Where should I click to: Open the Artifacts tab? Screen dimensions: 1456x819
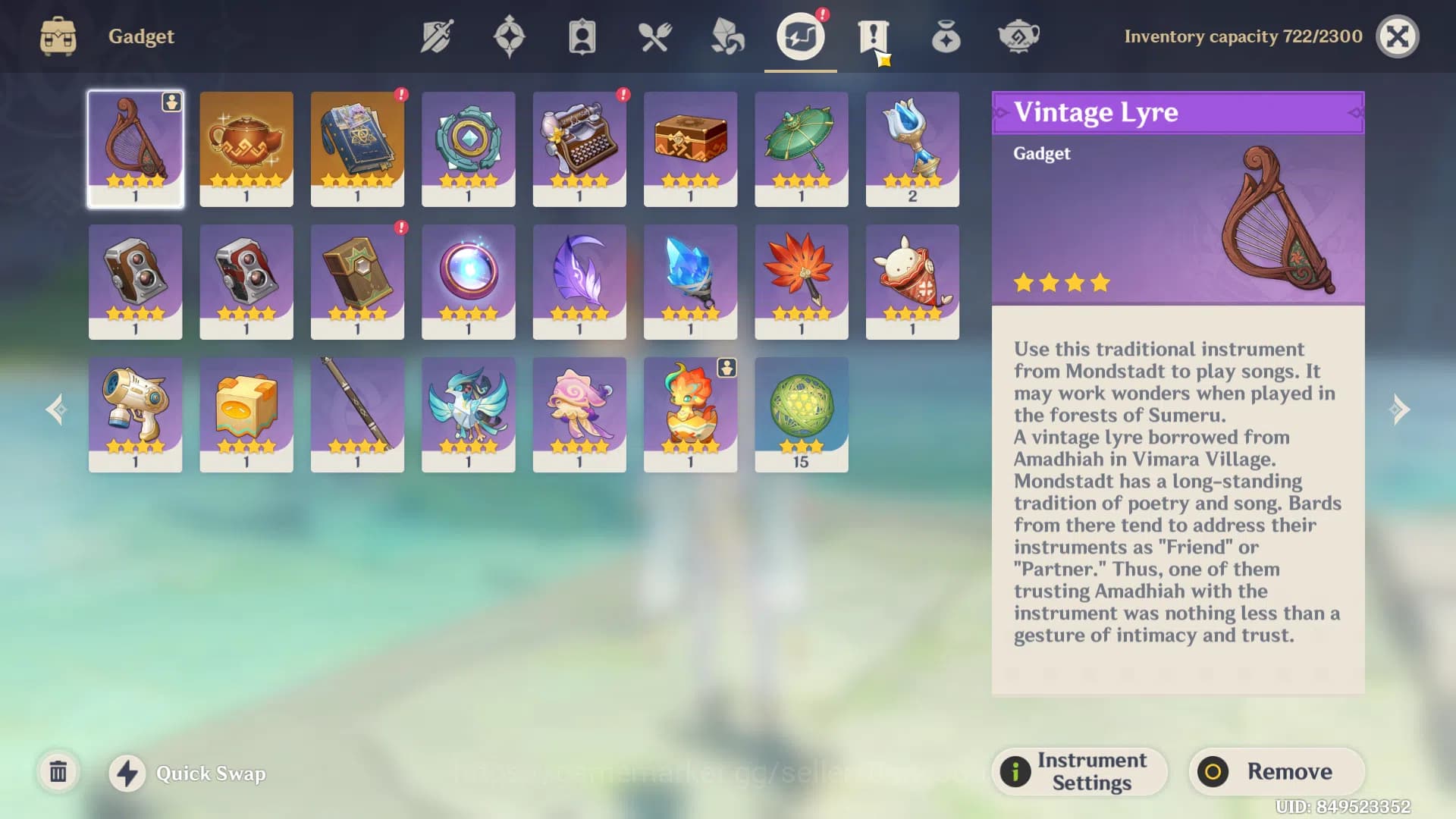pos(509,36)
